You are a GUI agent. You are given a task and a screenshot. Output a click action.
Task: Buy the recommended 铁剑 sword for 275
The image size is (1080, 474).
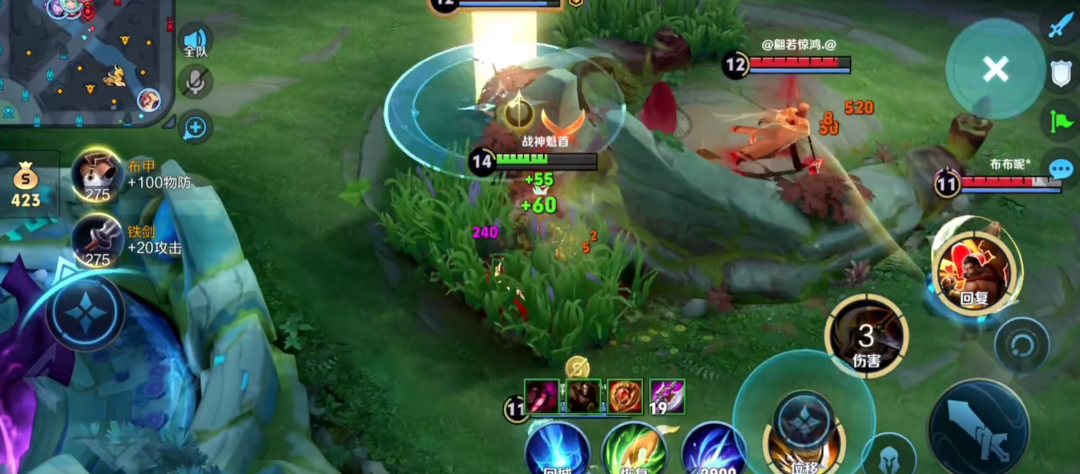point(98,241)
